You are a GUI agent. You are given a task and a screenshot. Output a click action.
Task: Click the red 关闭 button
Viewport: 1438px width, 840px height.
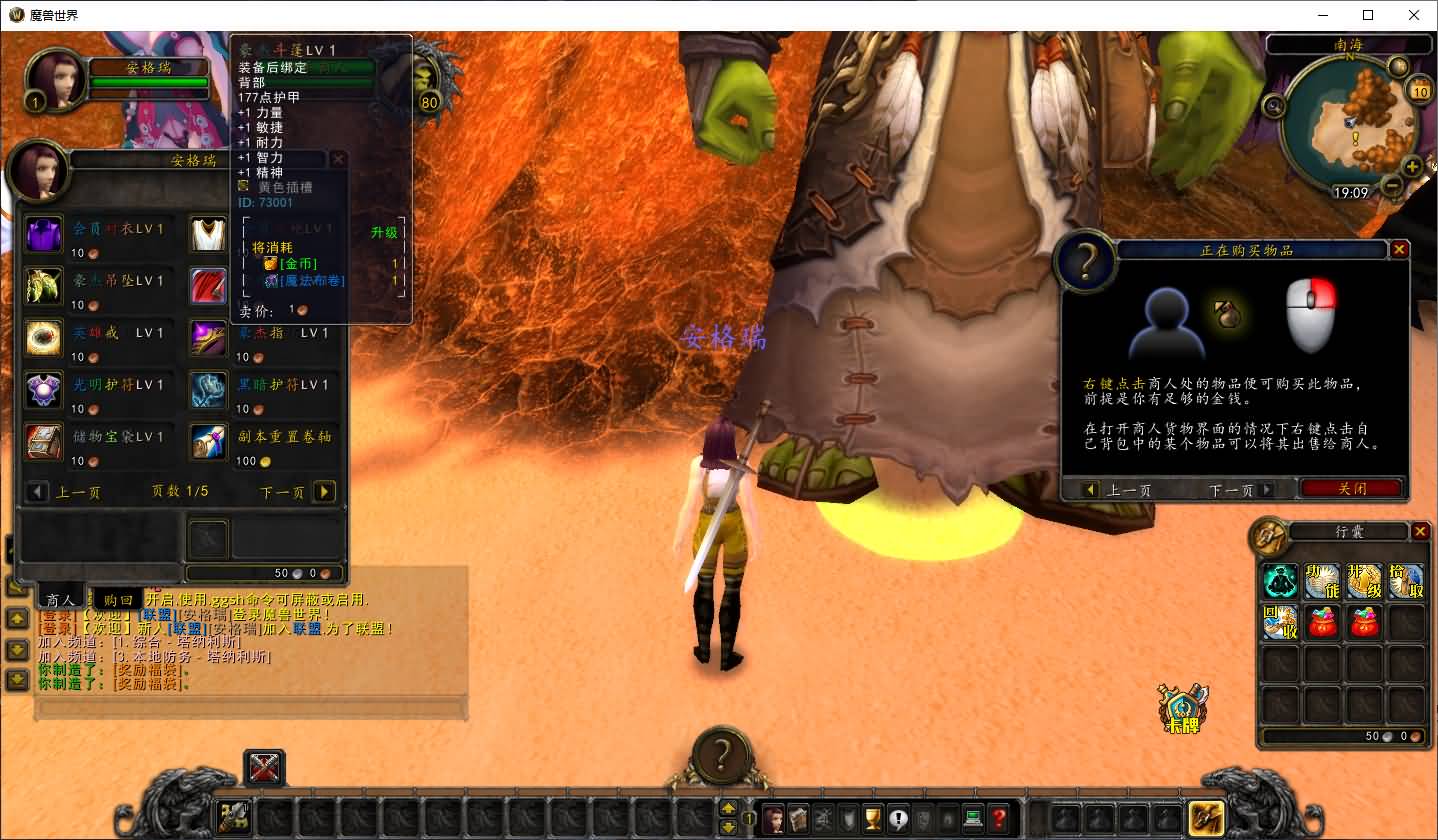pos(1351,489)
